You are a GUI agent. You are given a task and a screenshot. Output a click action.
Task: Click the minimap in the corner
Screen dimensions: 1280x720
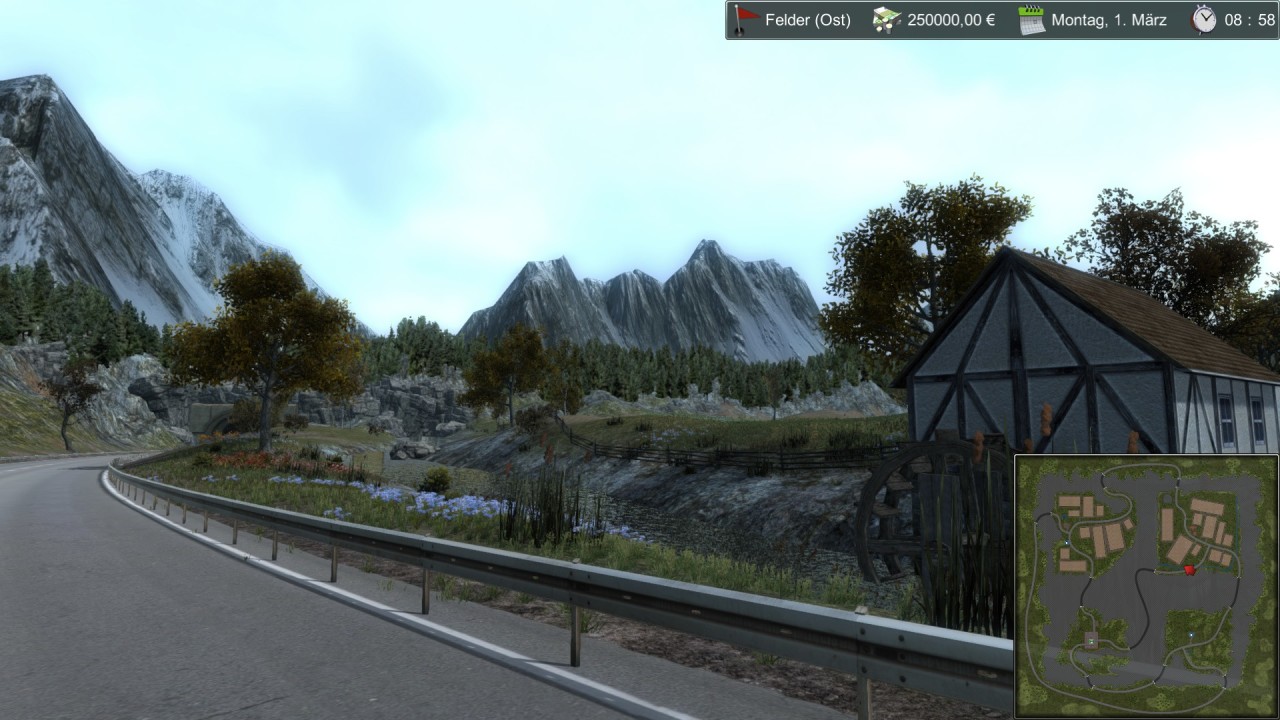click(x=1146, y=586)
